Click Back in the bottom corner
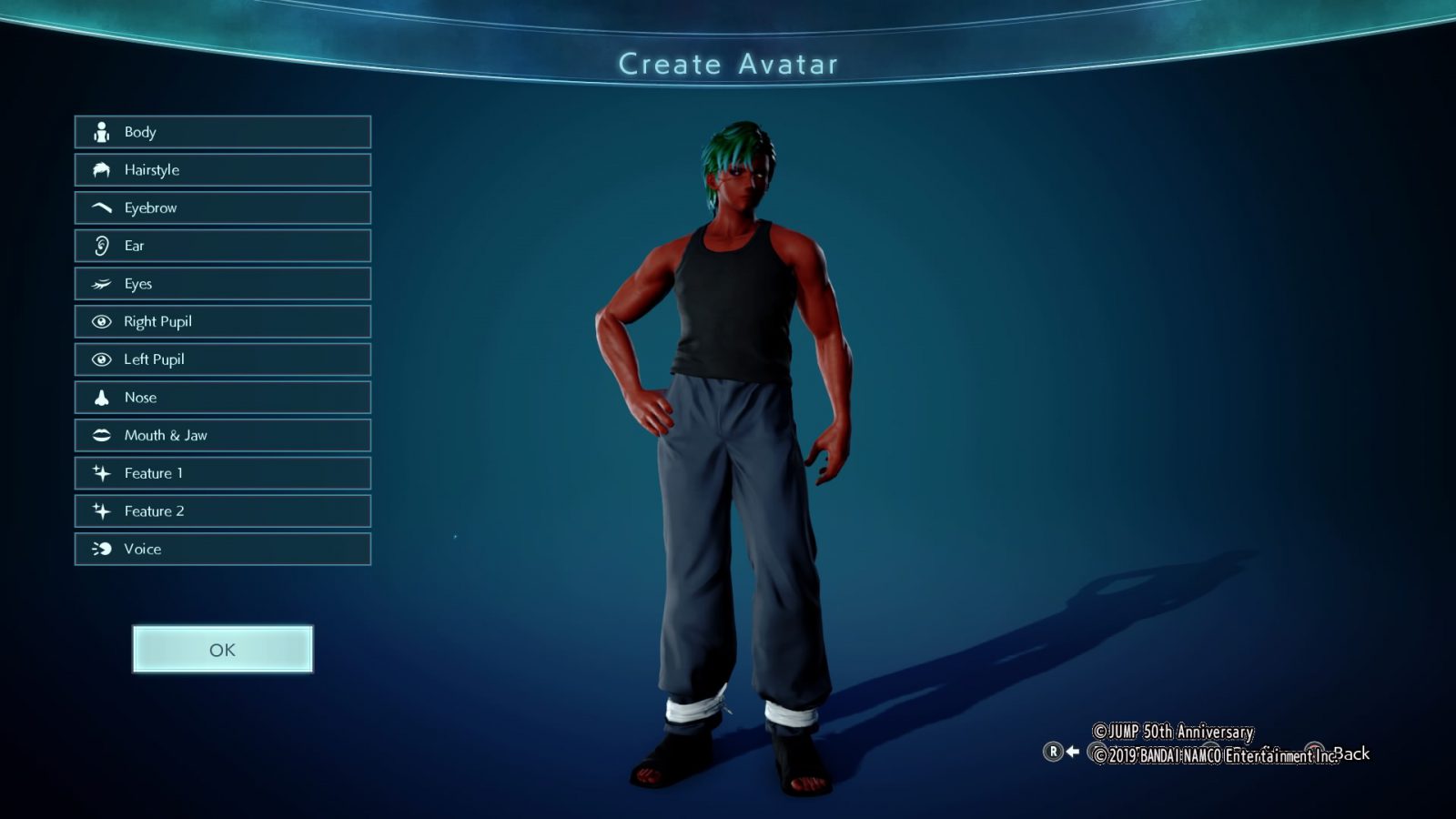Screen dimensions: 1456x819 1353,753
